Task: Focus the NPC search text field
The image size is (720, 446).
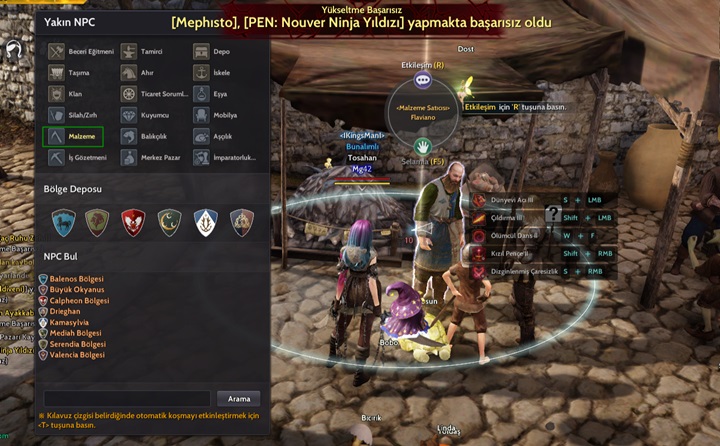Action: pos(126,398)
